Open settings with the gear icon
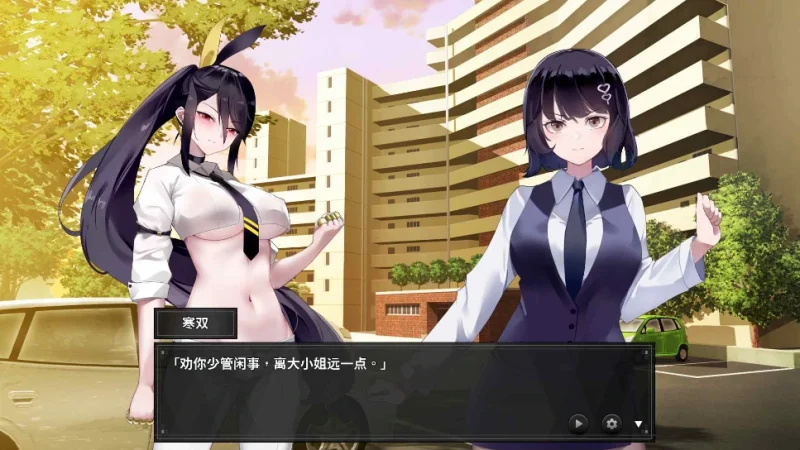The image size is (800, 450). click(611, 423)
